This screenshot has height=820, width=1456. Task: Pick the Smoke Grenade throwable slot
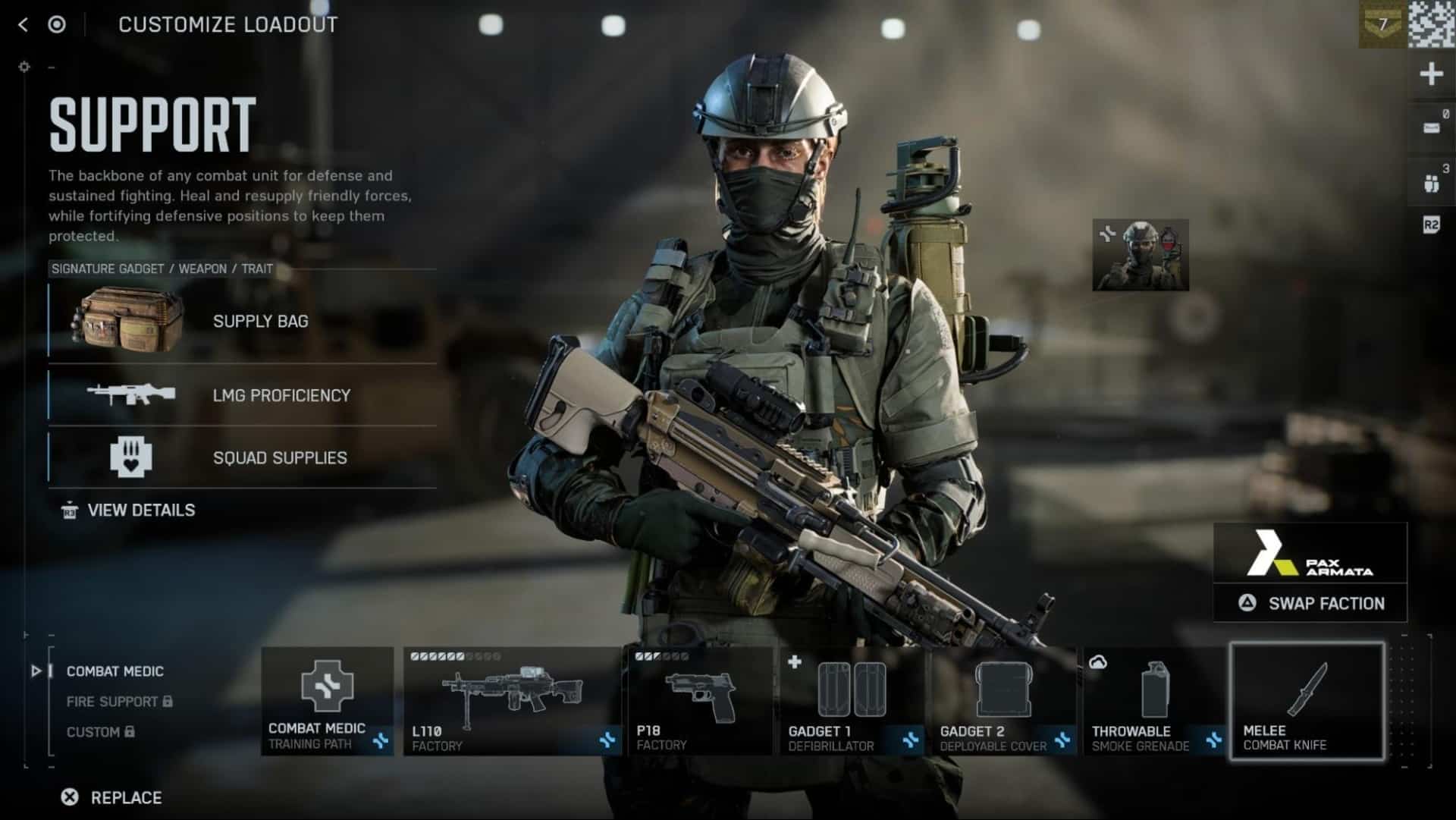pyautogui.click(x=1153, y=700)
